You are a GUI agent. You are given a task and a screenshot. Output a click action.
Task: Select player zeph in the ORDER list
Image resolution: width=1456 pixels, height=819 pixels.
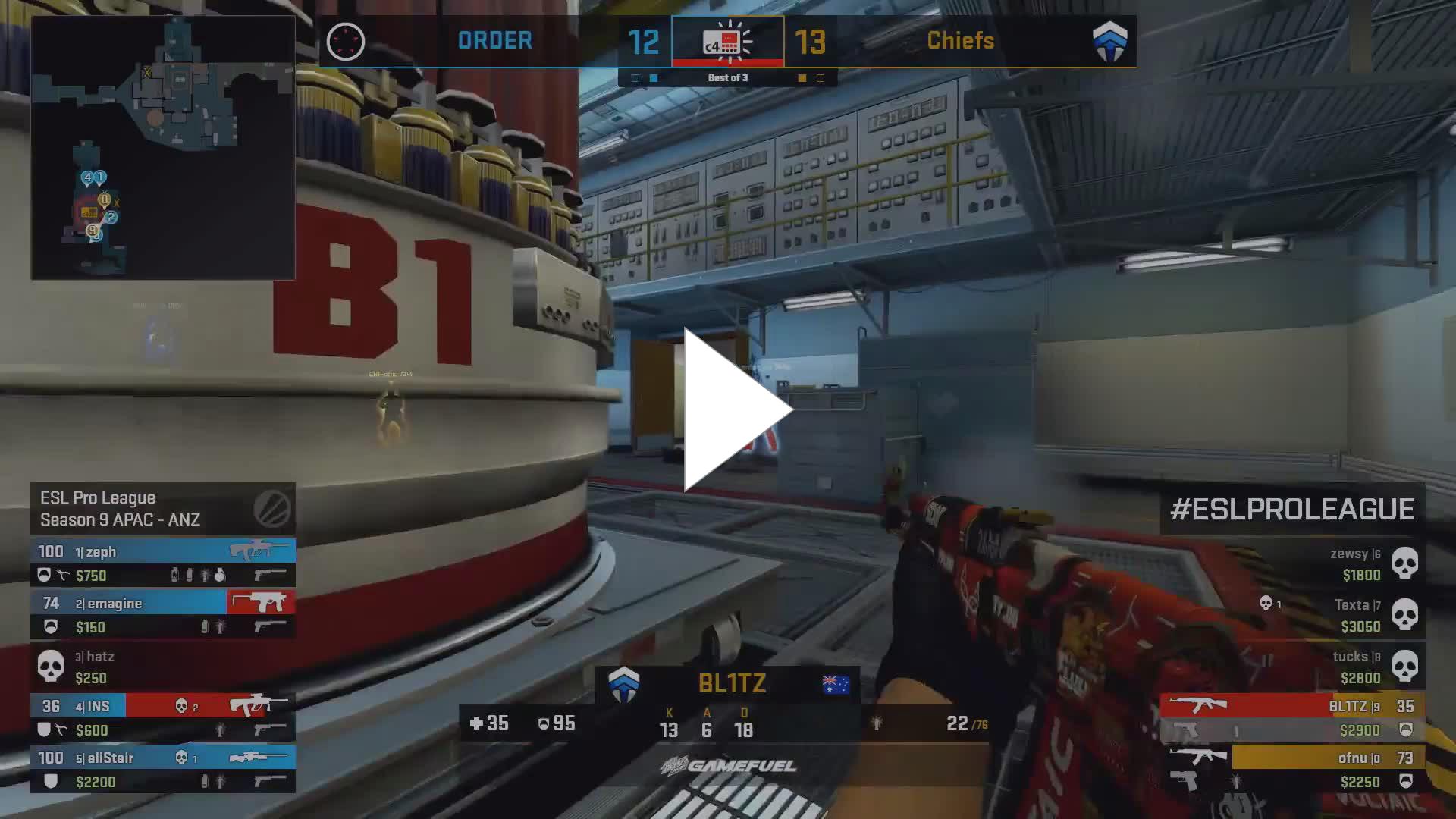tap(163, 563)
